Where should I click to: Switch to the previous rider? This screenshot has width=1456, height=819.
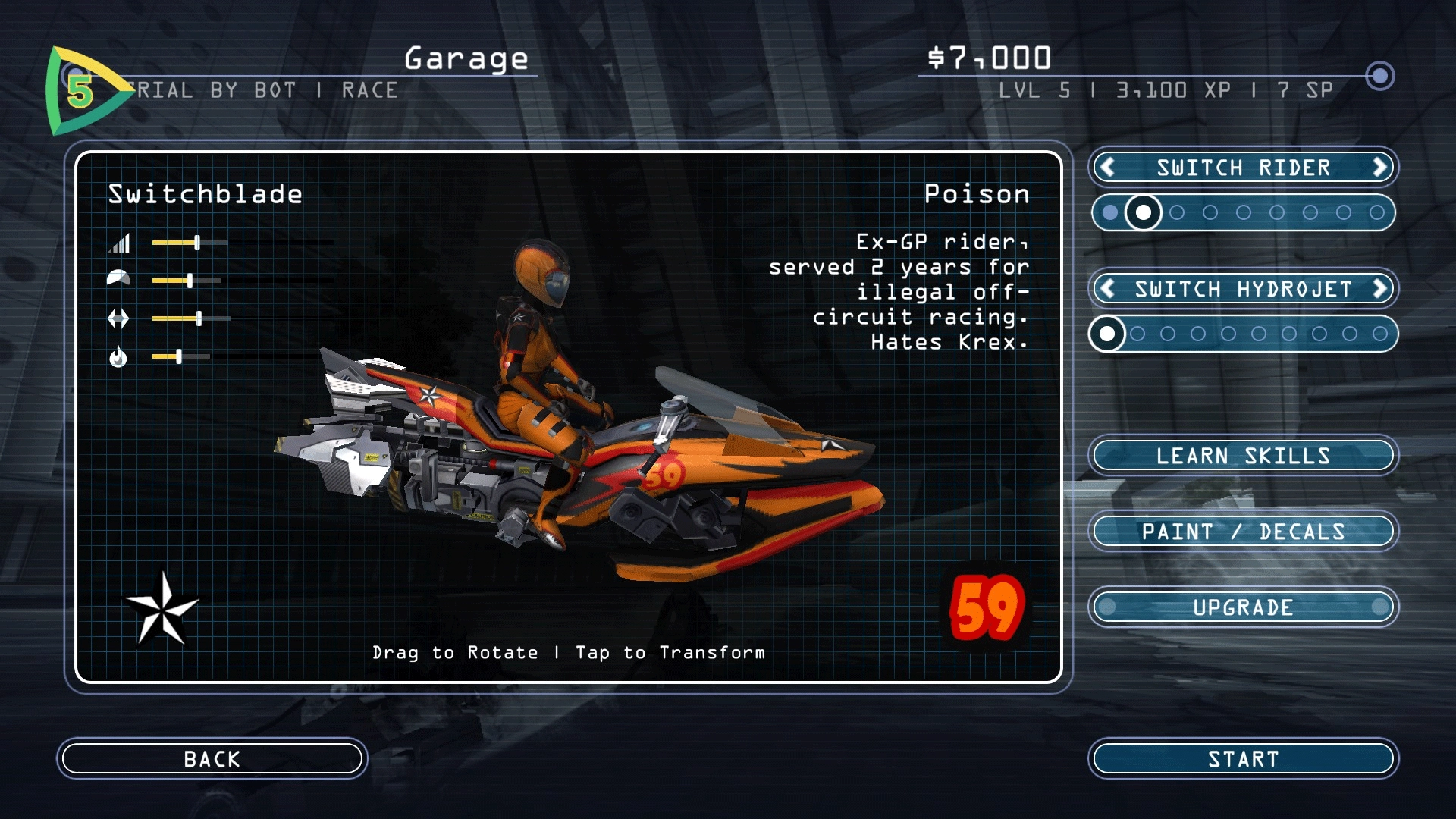pyautogui.click(x=1107, y=168)
